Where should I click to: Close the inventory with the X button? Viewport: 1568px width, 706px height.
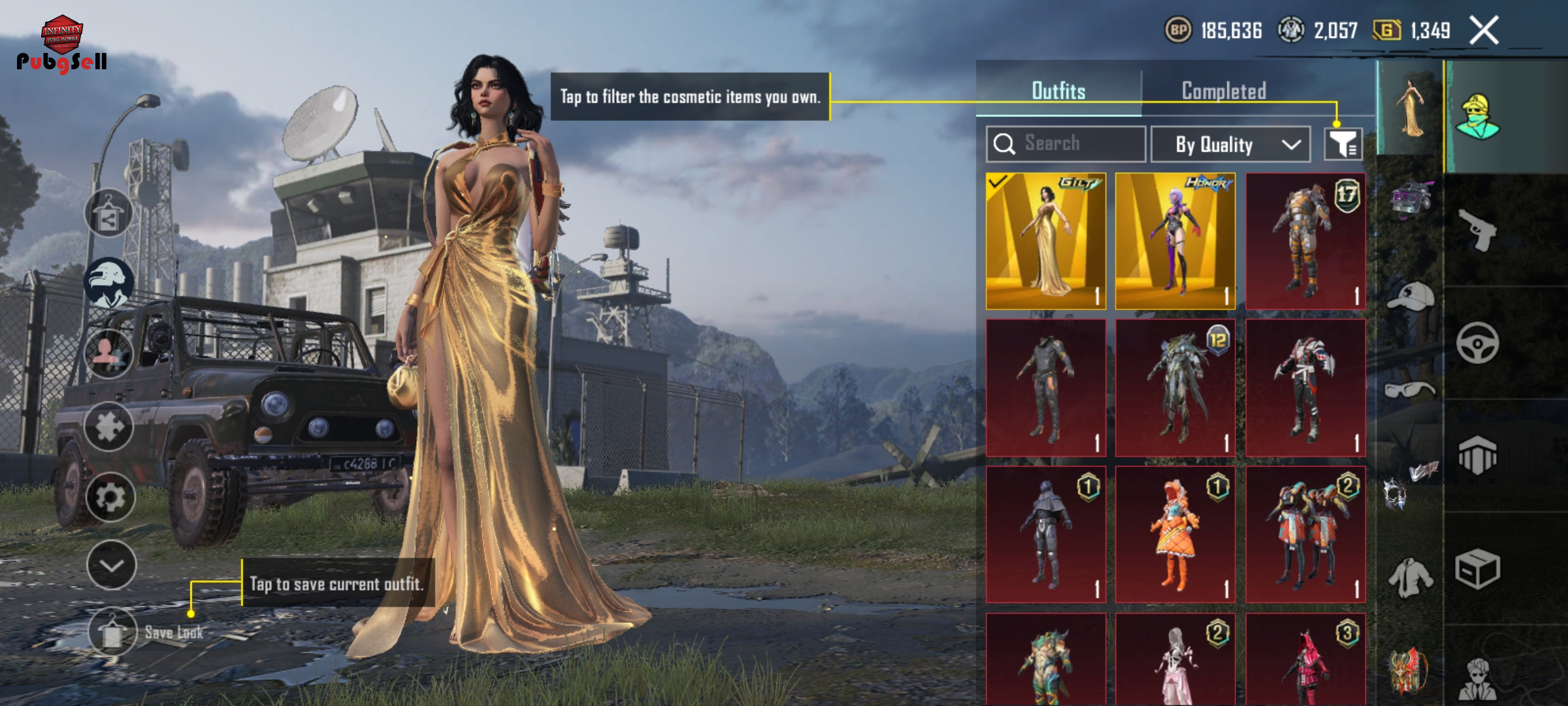[x=1484, y=31]
